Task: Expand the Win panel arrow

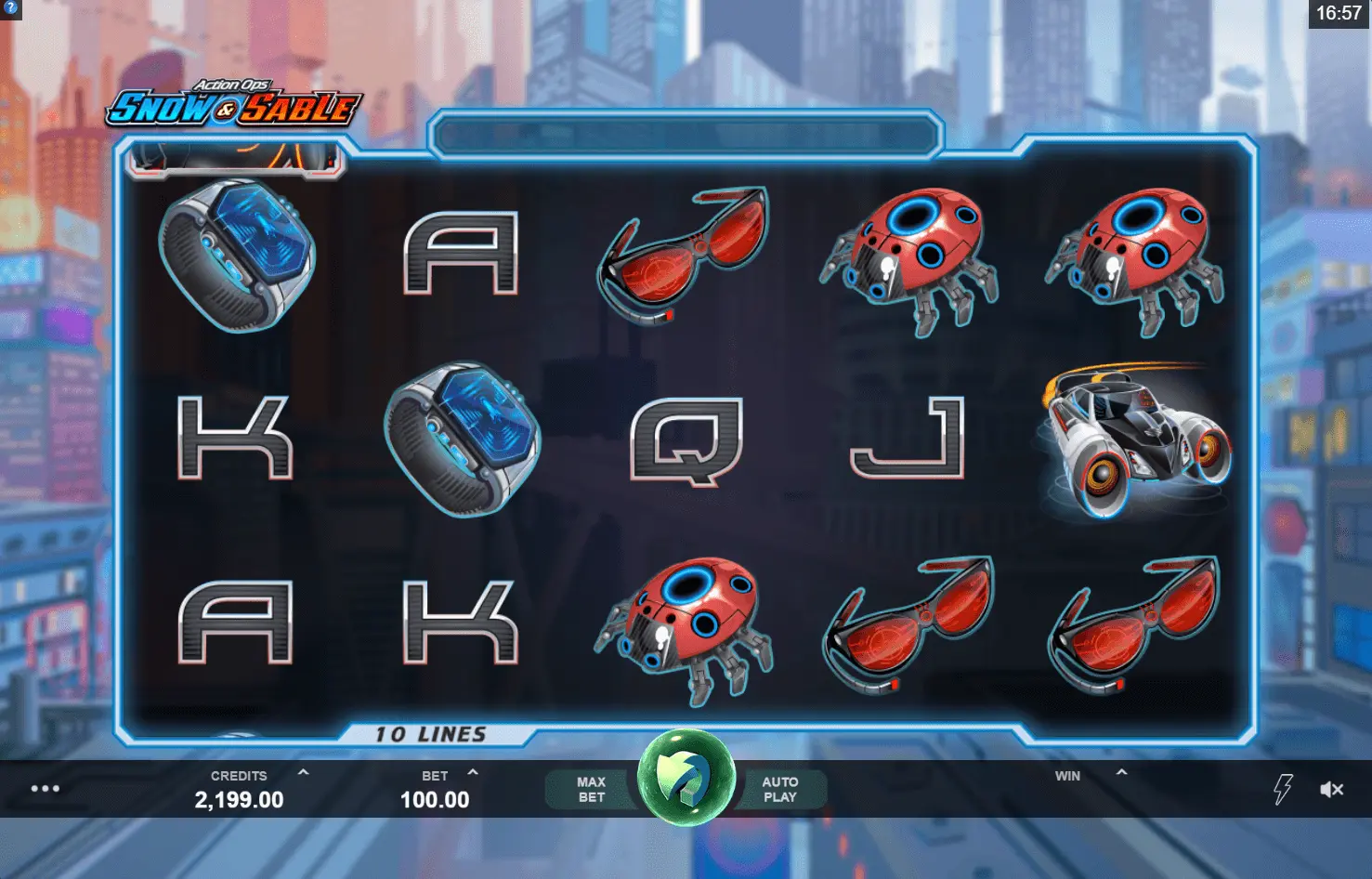Action: click(x=1121, y=772)
